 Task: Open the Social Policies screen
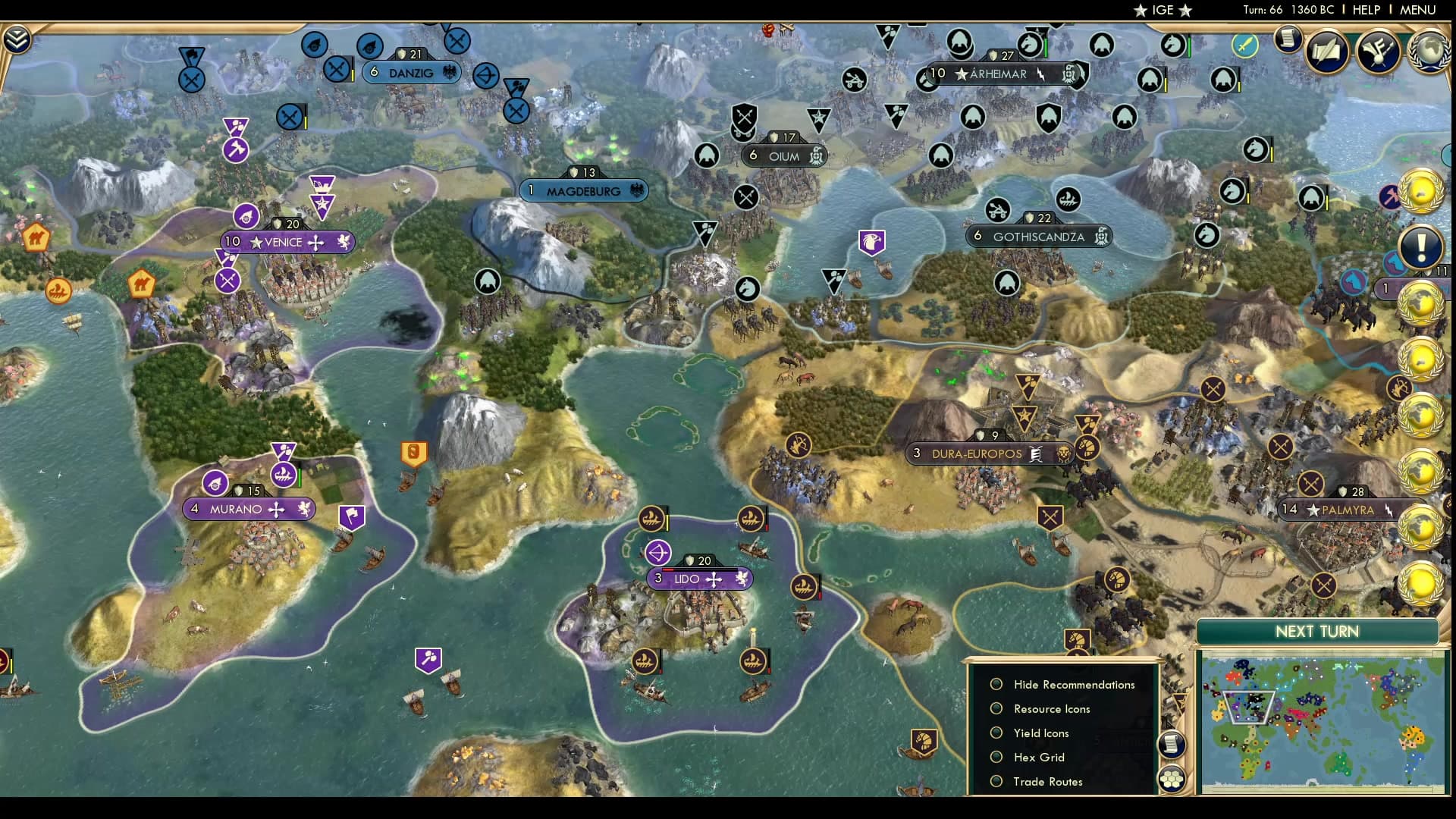[1381, 51]
